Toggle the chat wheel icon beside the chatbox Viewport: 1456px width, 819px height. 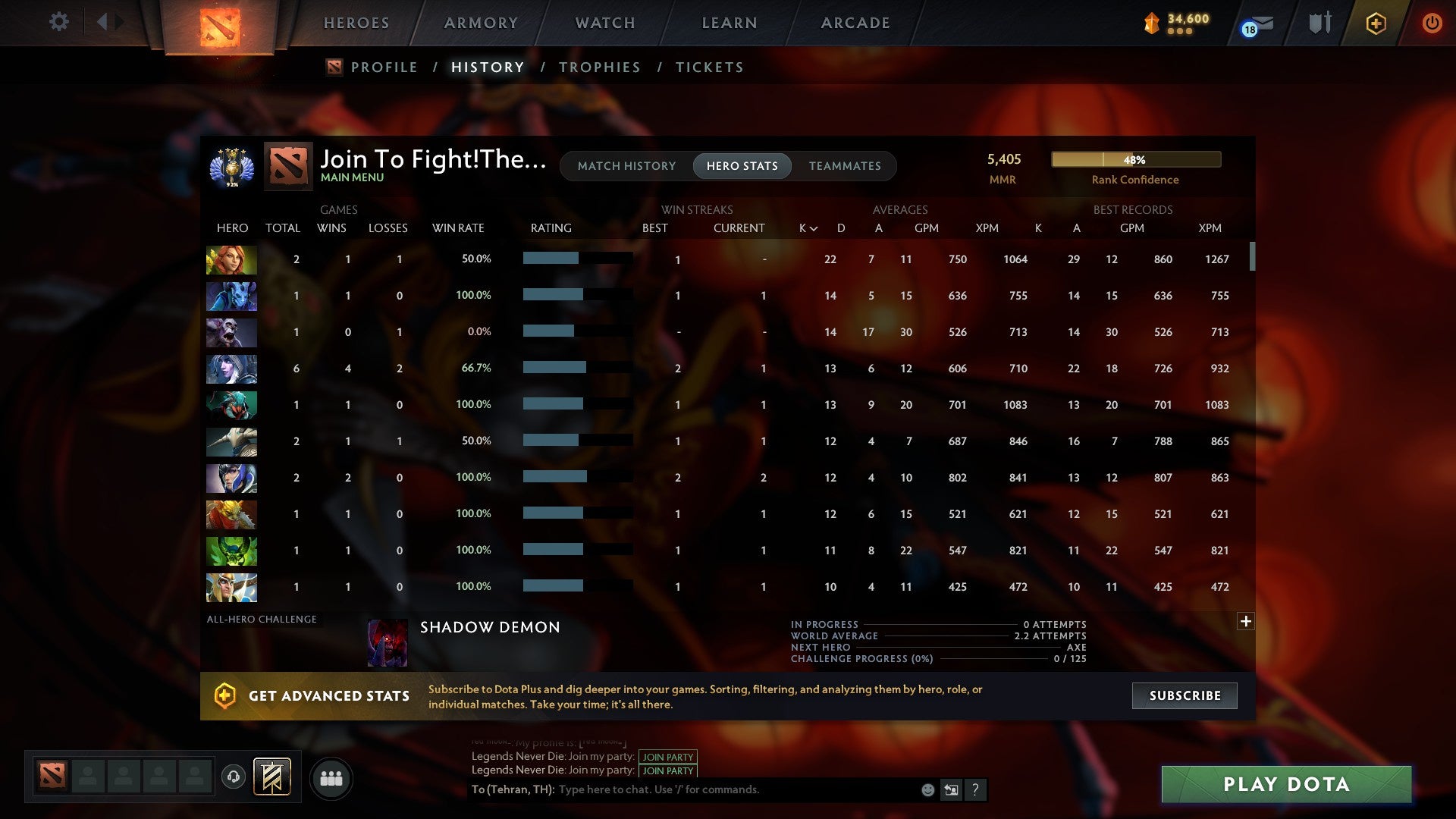[x=951, y=789]
